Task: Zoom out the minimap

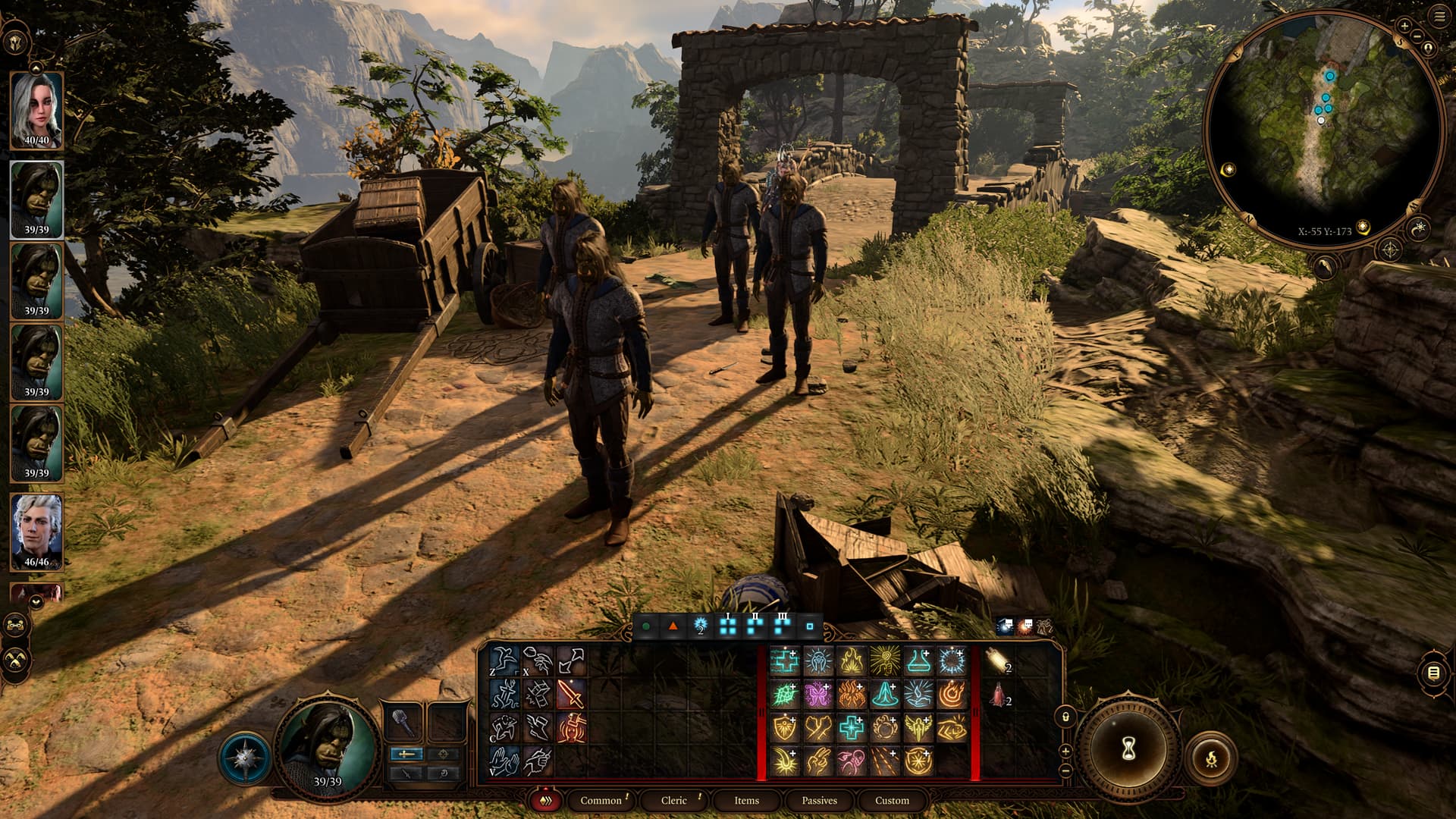Action: pos(1417,36)
